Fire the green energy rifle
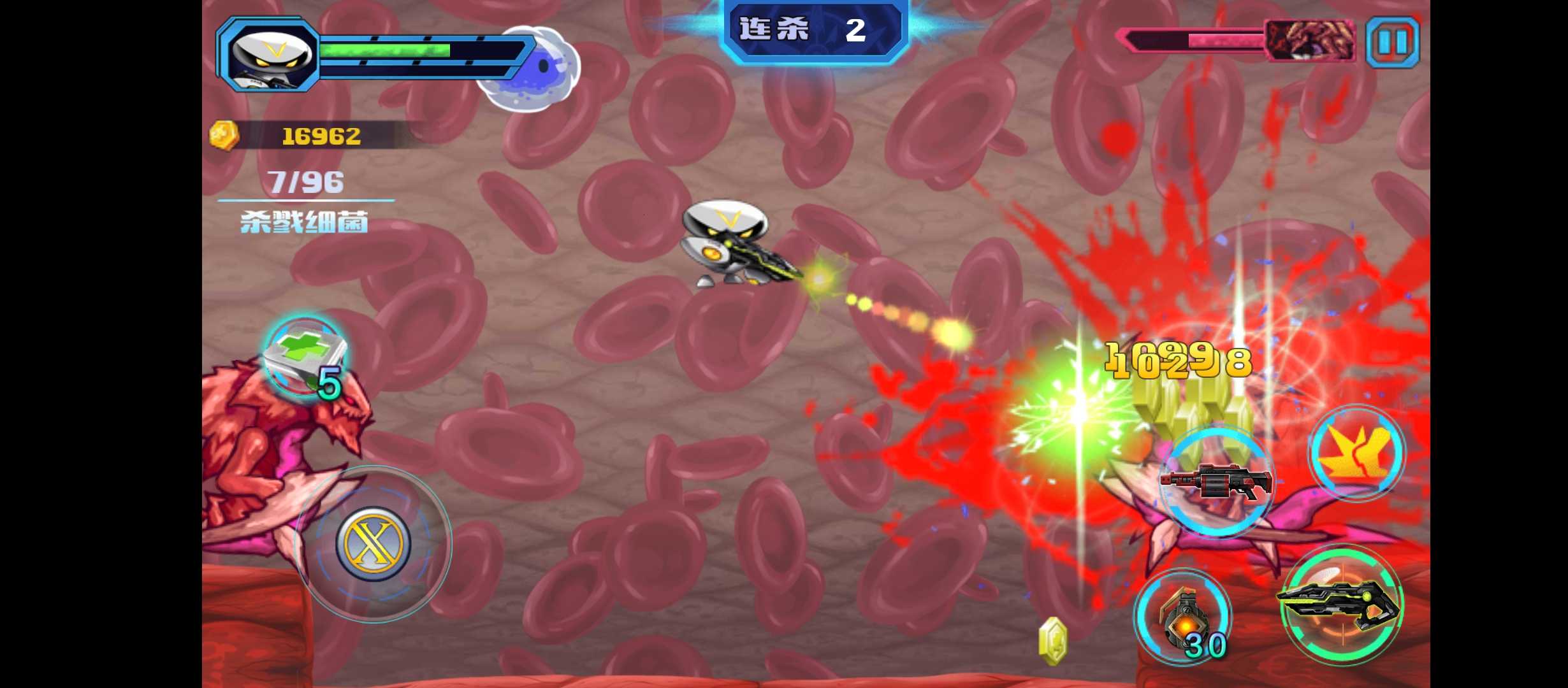Image resolution: width=1568 pixels, height=688 pixels. coord(1342,606)
